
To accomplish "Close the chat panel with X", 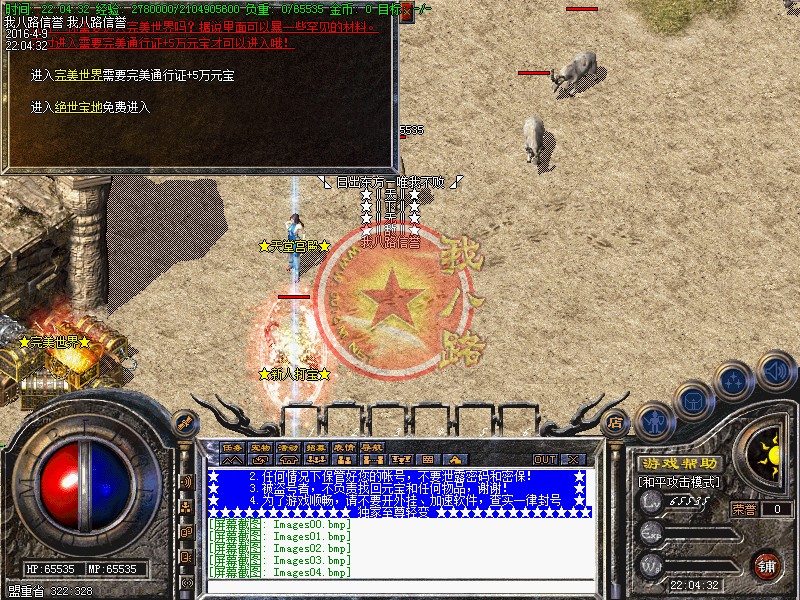I will click(573, 459).
